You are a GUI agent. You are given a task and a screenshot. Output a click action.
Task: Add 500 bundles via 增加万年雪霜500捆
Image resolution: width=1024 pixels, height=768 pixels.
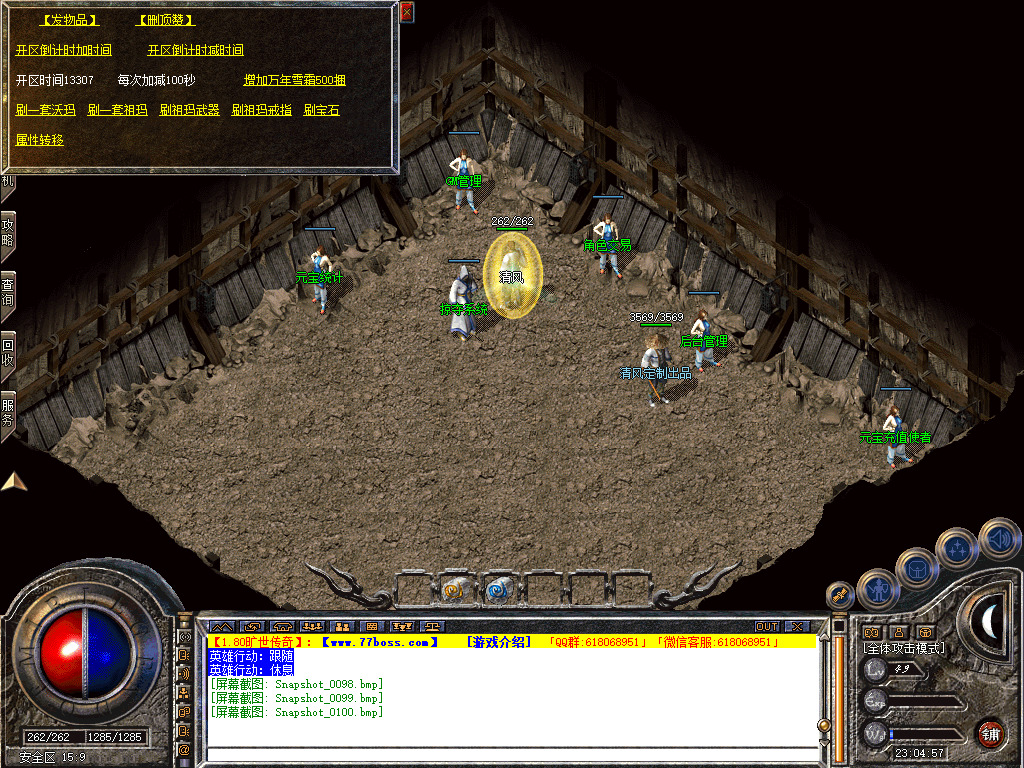pyautogui.click(x=294, y=80)
